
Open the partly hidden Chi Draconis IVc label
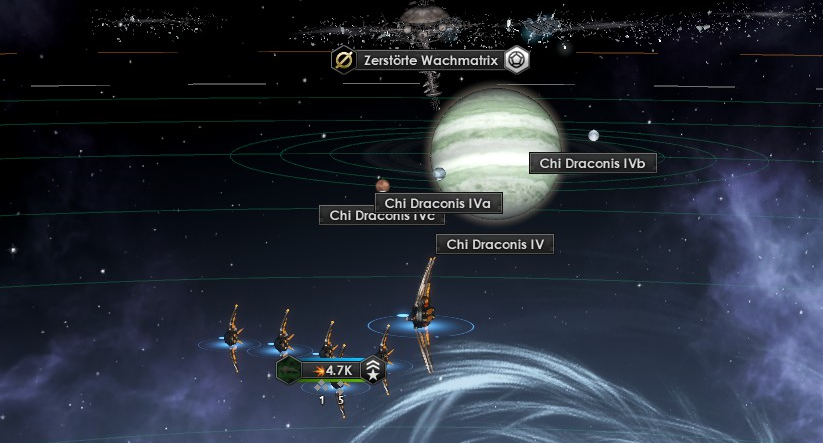click(347, 216)
